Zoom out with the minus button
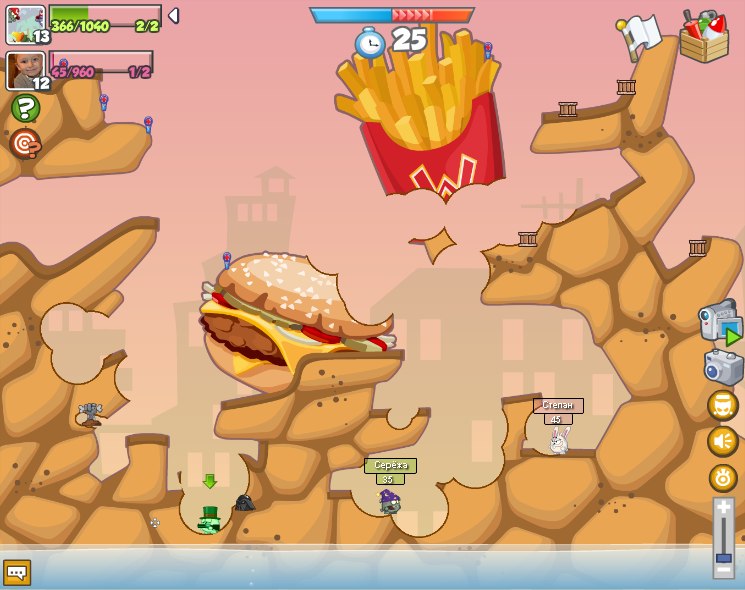 [723, 572]
